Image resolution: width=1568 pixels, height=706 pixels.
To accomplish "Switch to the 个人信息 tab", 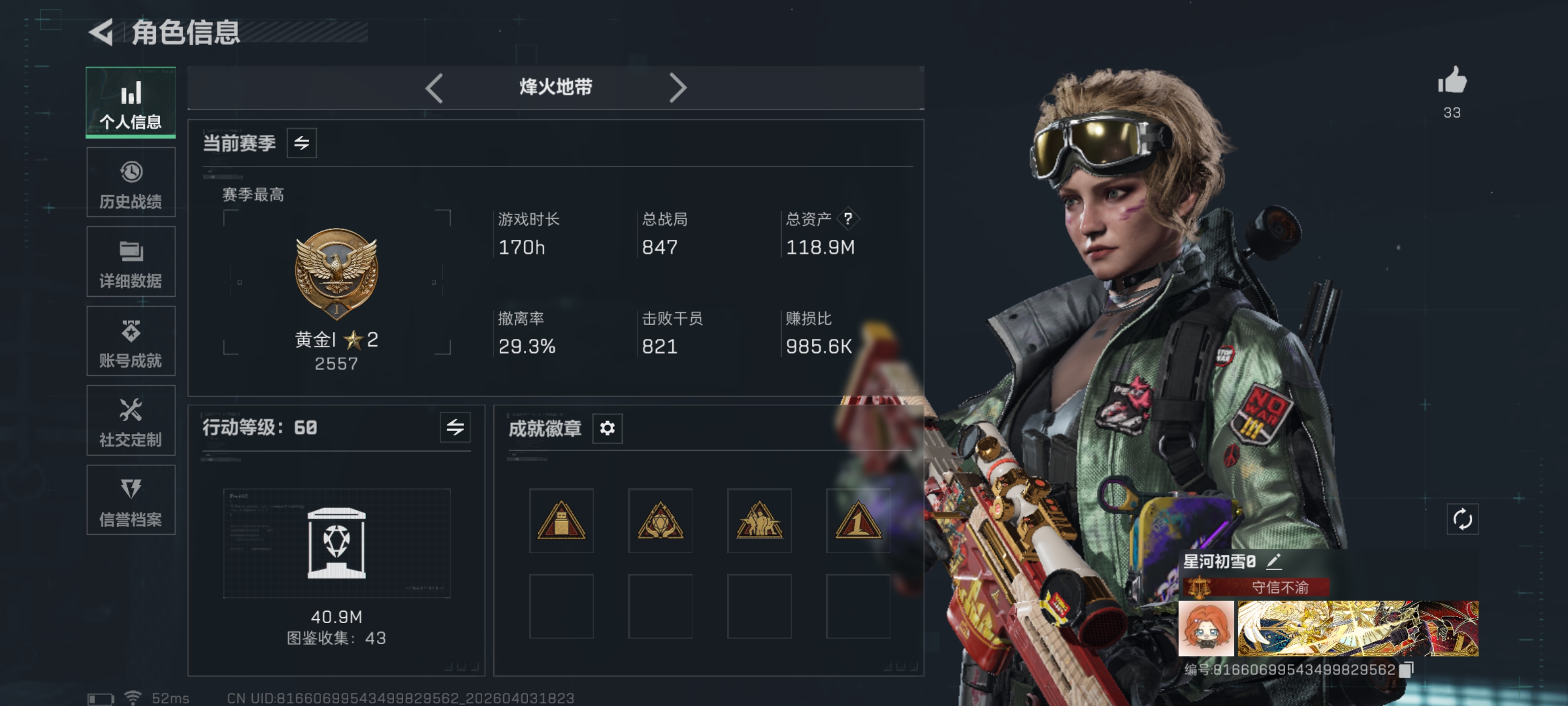I will [x=131, y=102].
